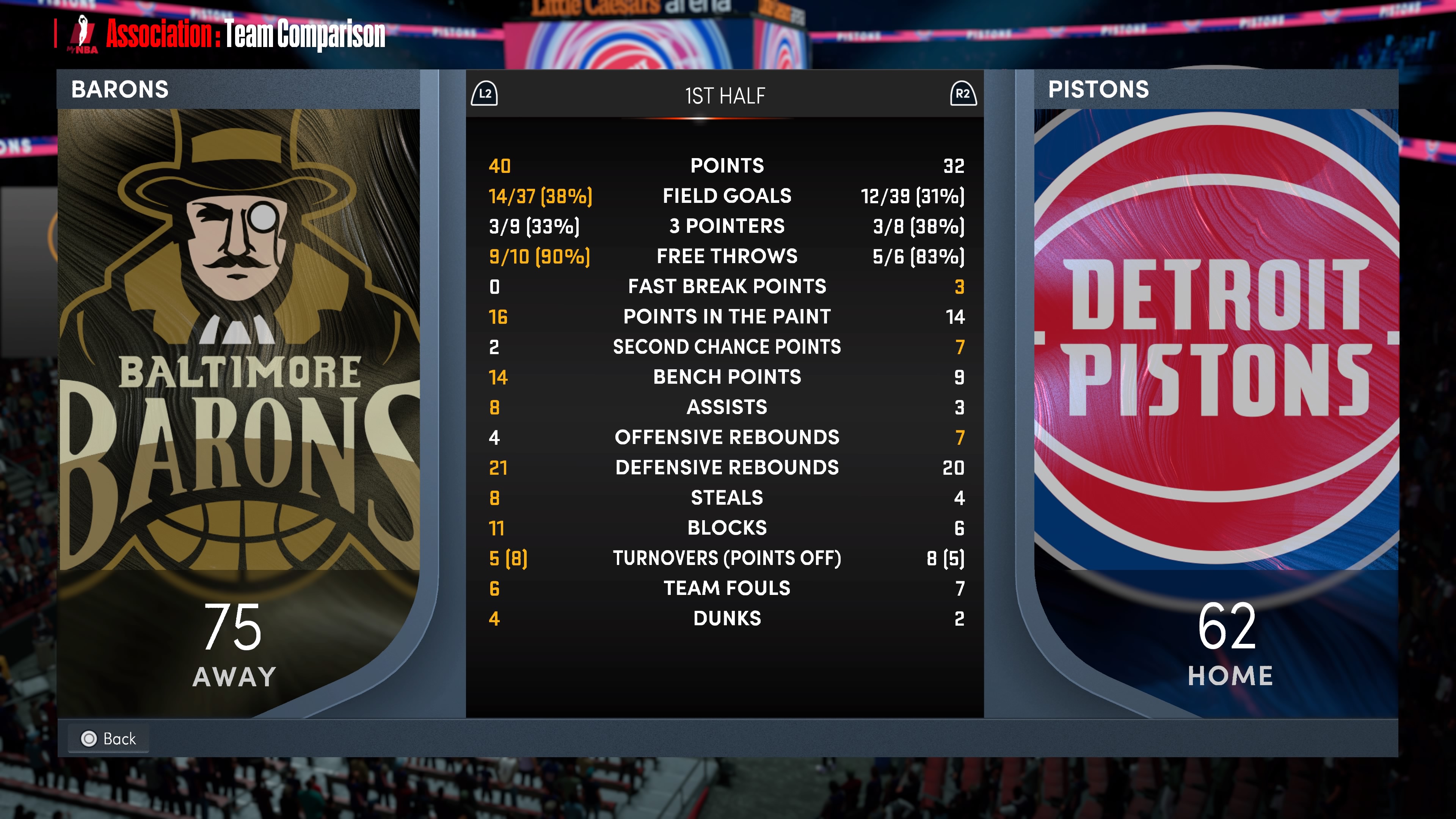Go back using the Back button
Image resolution: width=1456 pixels, height=819 pixels.
[x=108, y=738]
